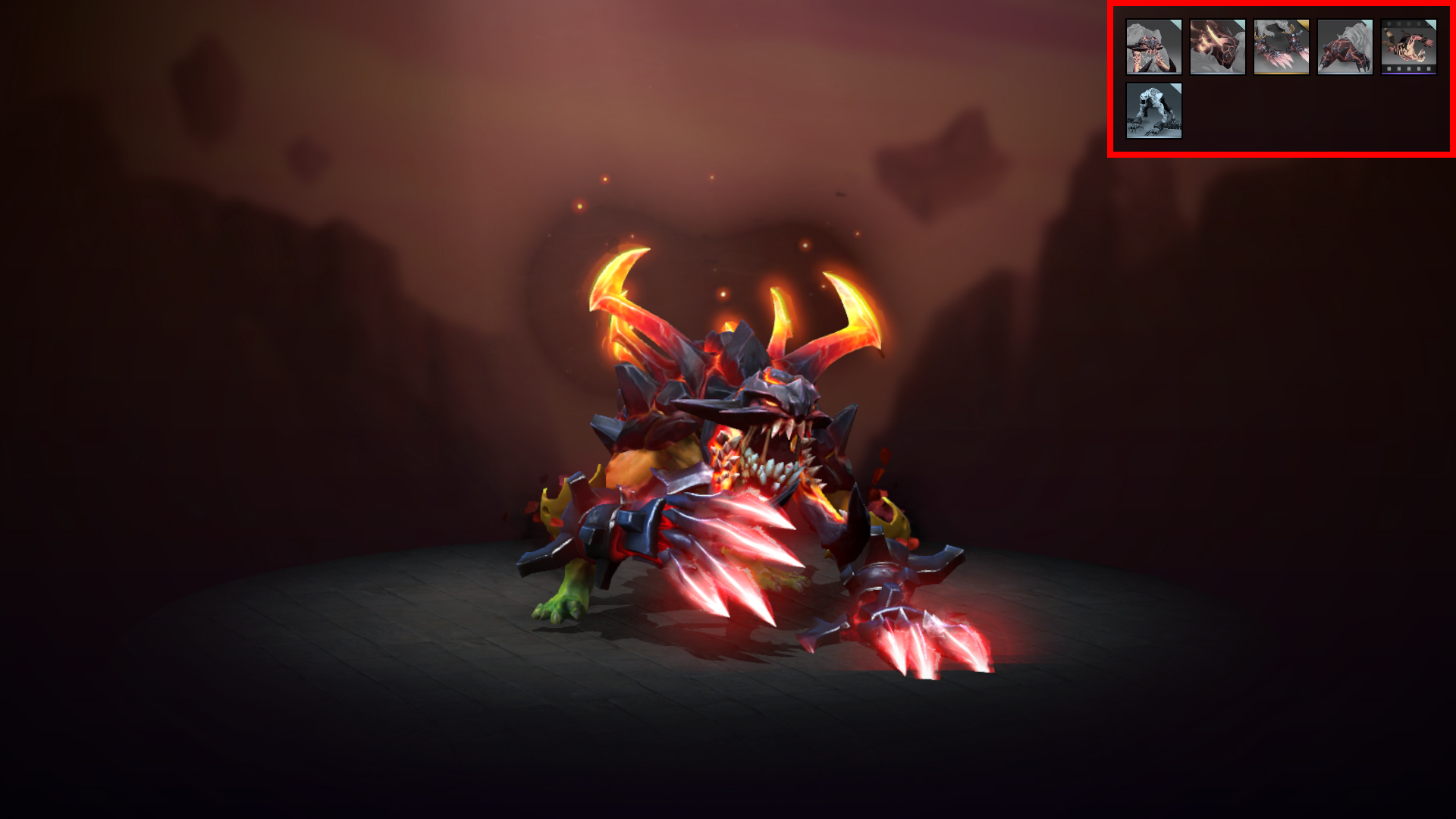
Task: Select the molten hide legs item thumbnail
Action: (x=1345, y=47)
